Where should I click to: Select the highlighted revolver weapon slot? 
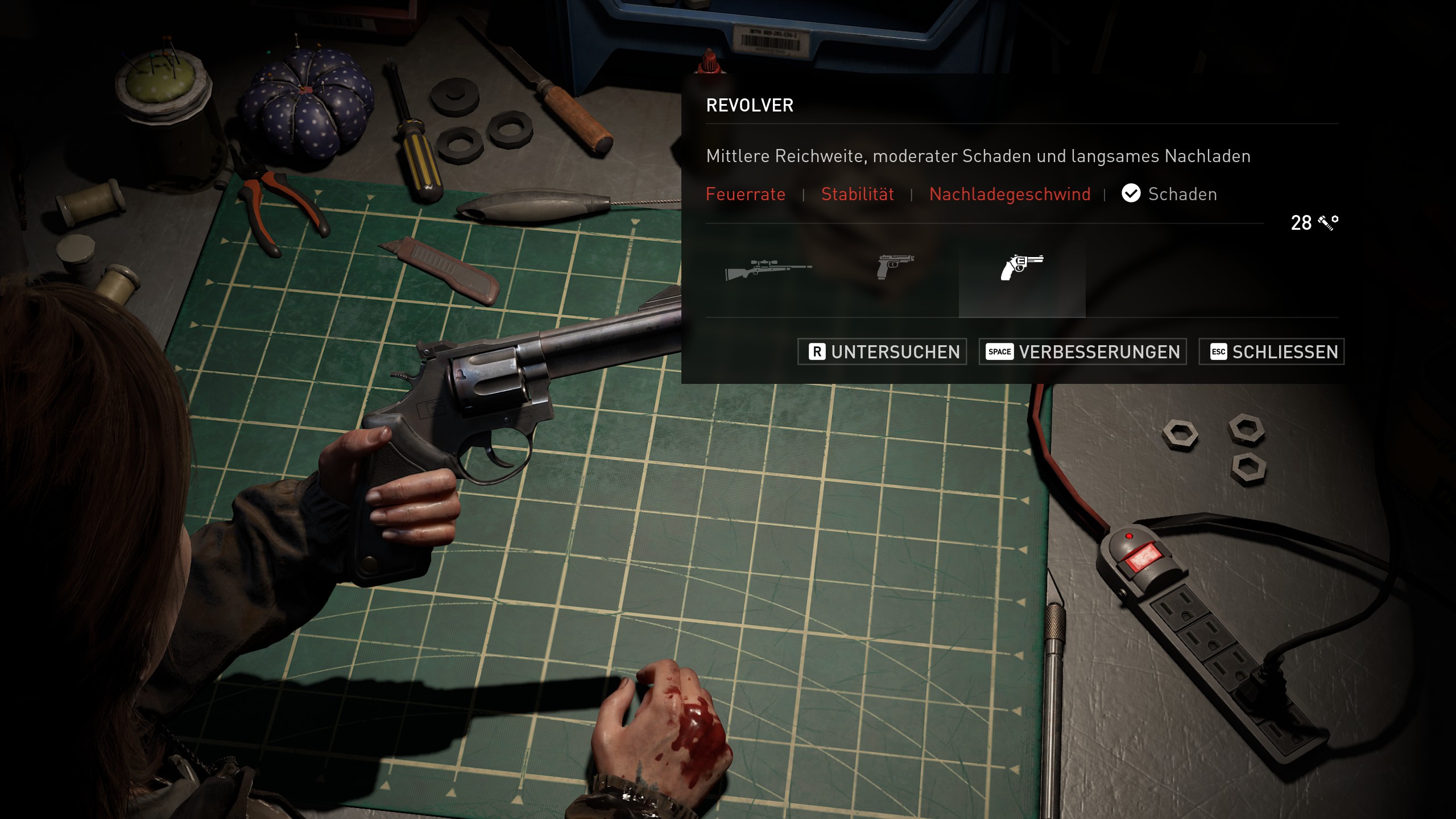pyautogui.click(x=1021, y=268)
